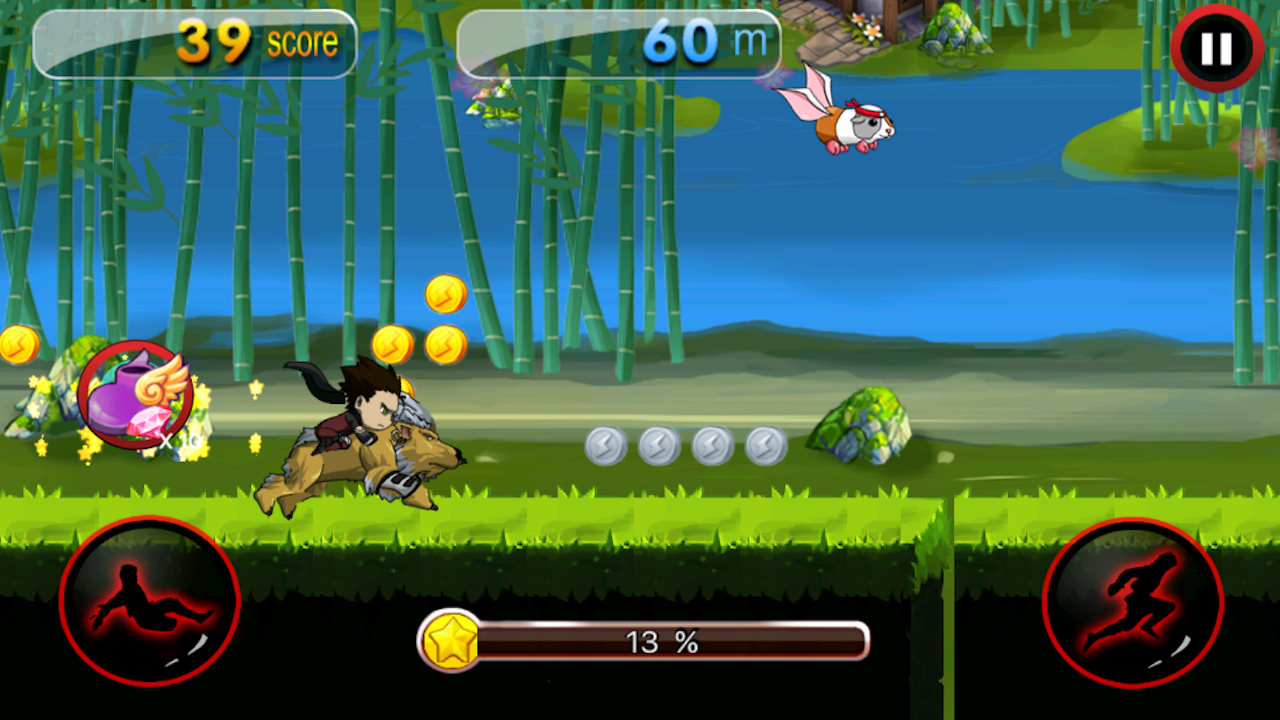Tap the pause button

coord(1216,45)
